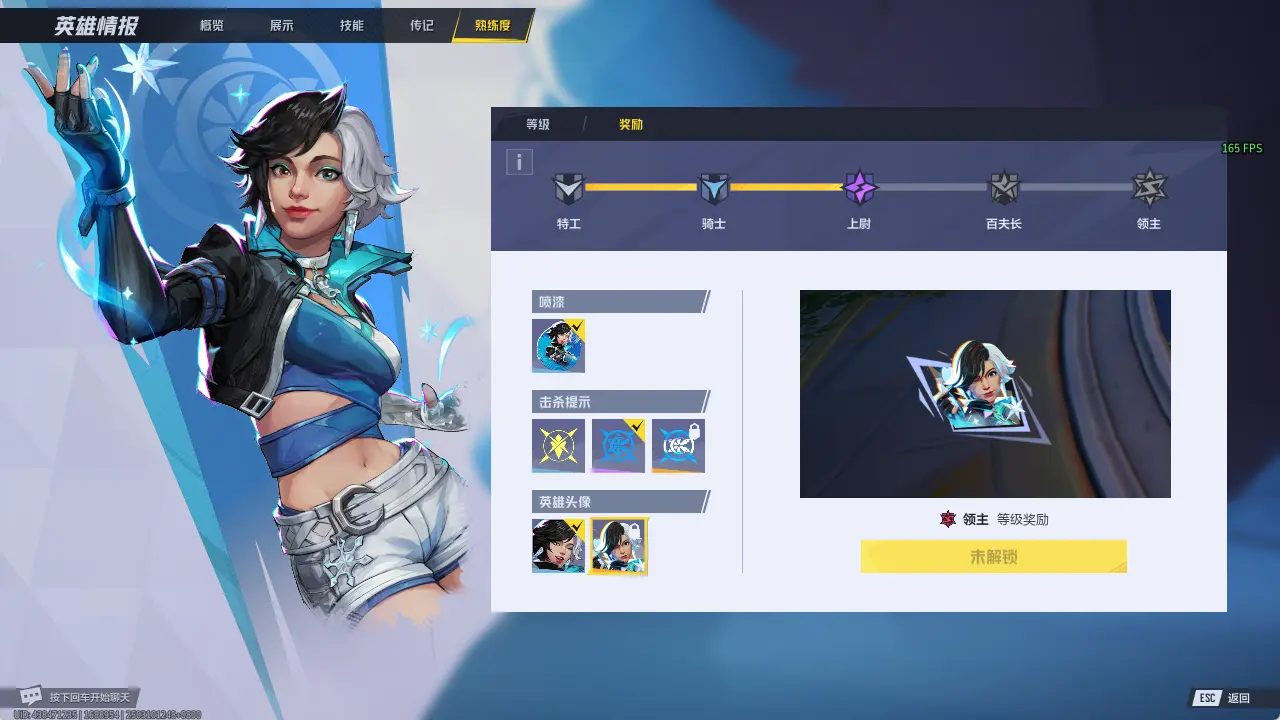Select the spray reward under 喷漆
The image size is (1280, 720).
(558, 346)
